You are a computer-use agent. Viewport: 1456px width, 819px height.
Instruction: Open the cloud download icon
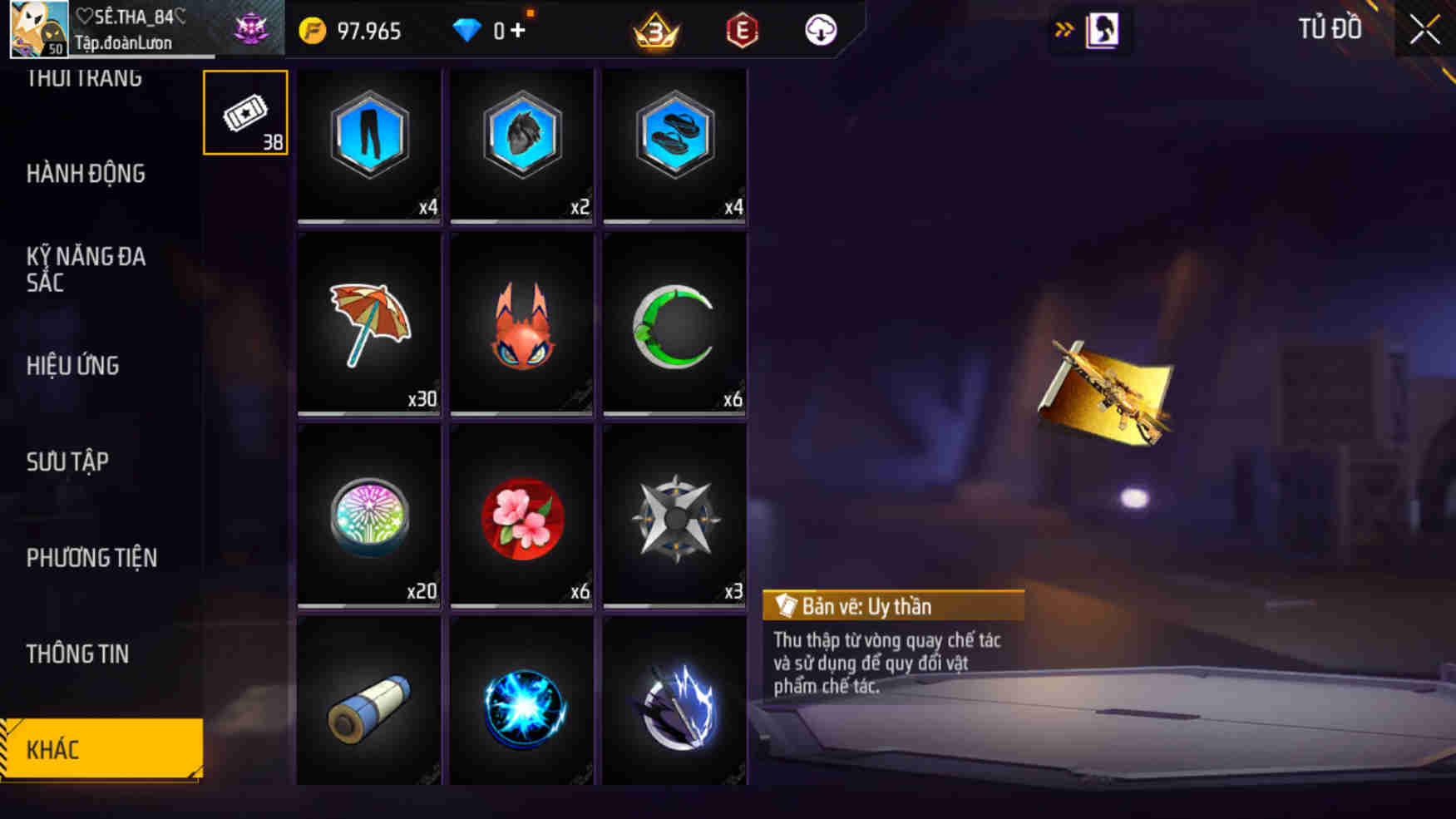[819, 30]
